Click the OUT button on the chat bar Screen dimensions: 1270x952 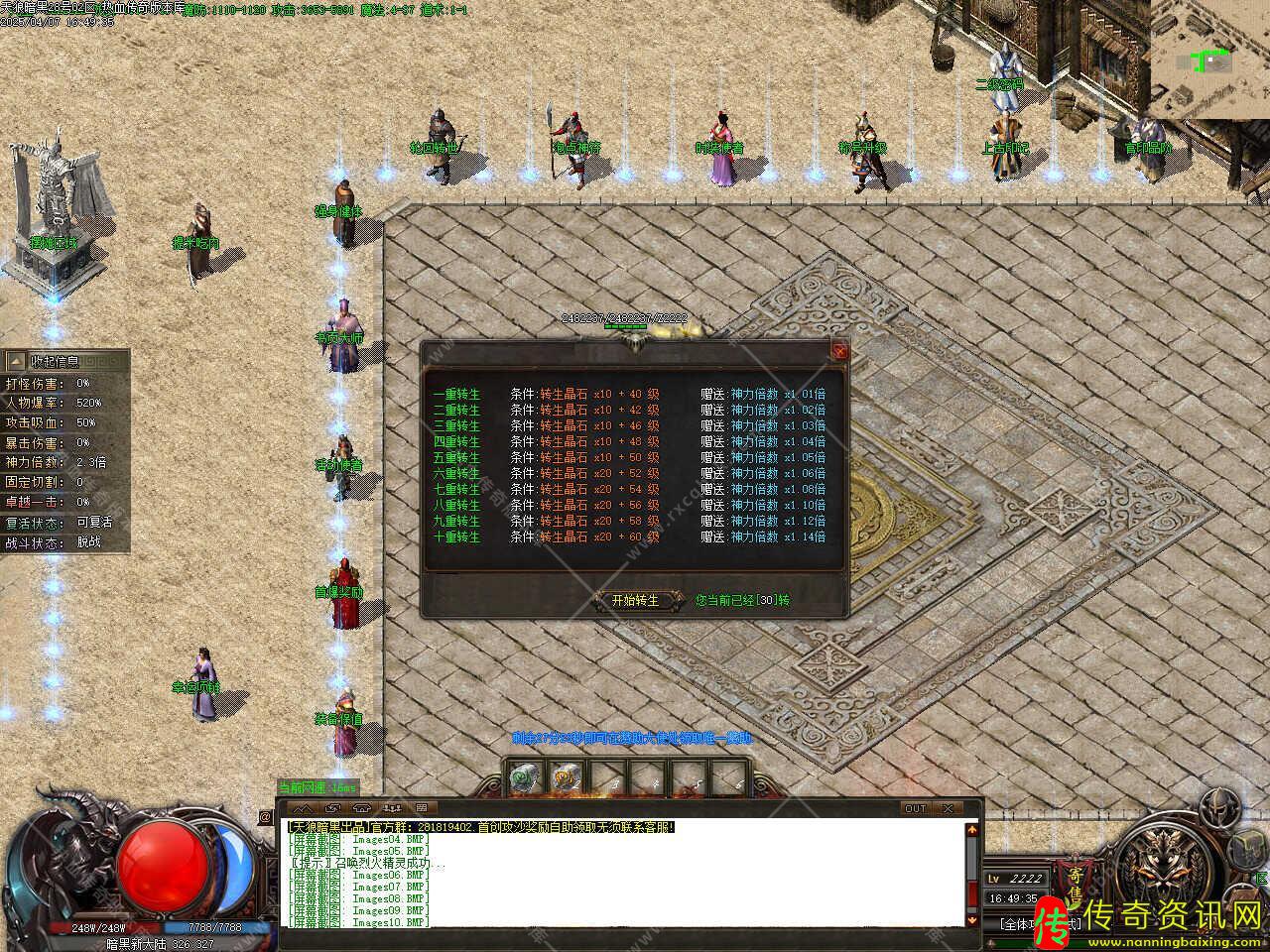(x=915, y=808)
